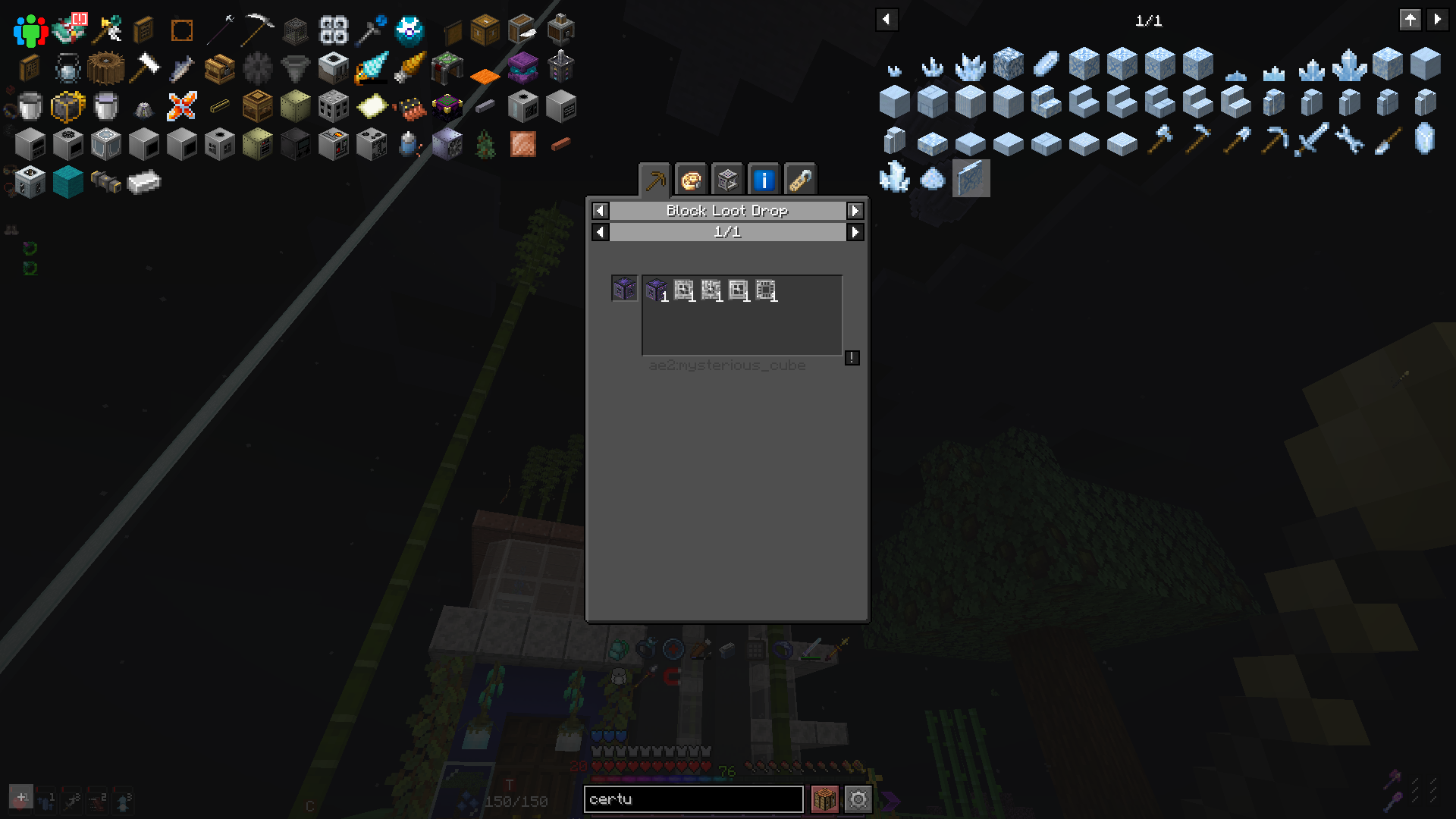This screenshot has height=819, width=1456.
Task: Switch to the blue info tab
Action: click(x=764, y=180)
